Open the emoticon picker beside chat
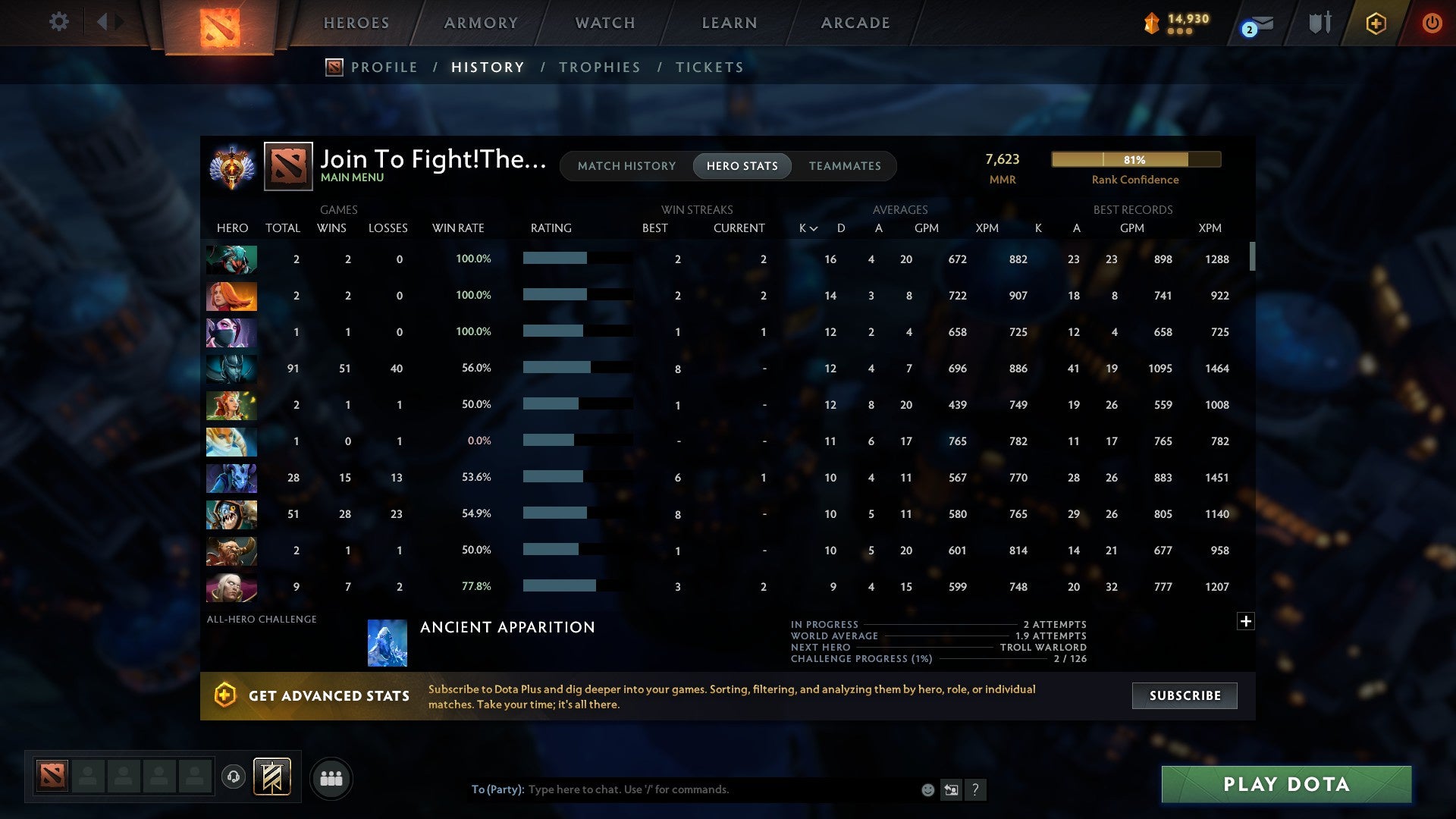1456x819 pixels. point(927,789)
